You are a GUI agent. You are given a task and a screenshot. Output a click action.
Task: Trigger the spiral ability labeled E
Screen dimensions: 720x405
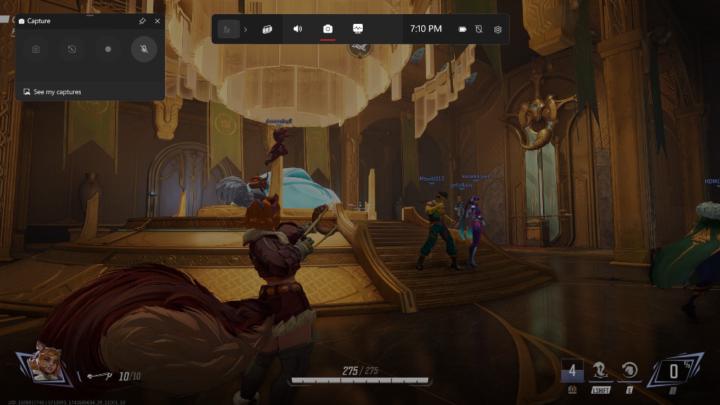pyautogui.click(x=630, y=370)
